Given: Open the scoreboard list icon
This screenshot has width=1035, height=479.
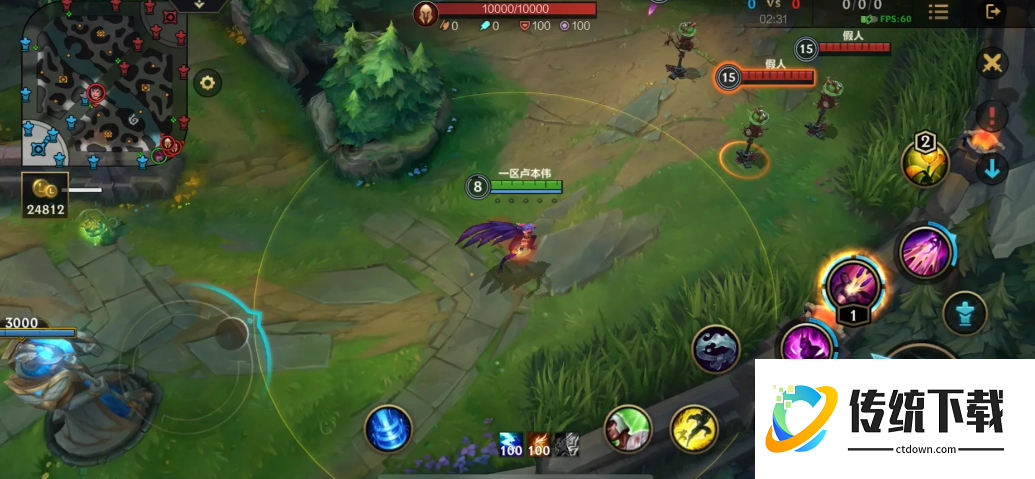Looking at the screenshot, I should pyautogui.click(x=938, y=12).
